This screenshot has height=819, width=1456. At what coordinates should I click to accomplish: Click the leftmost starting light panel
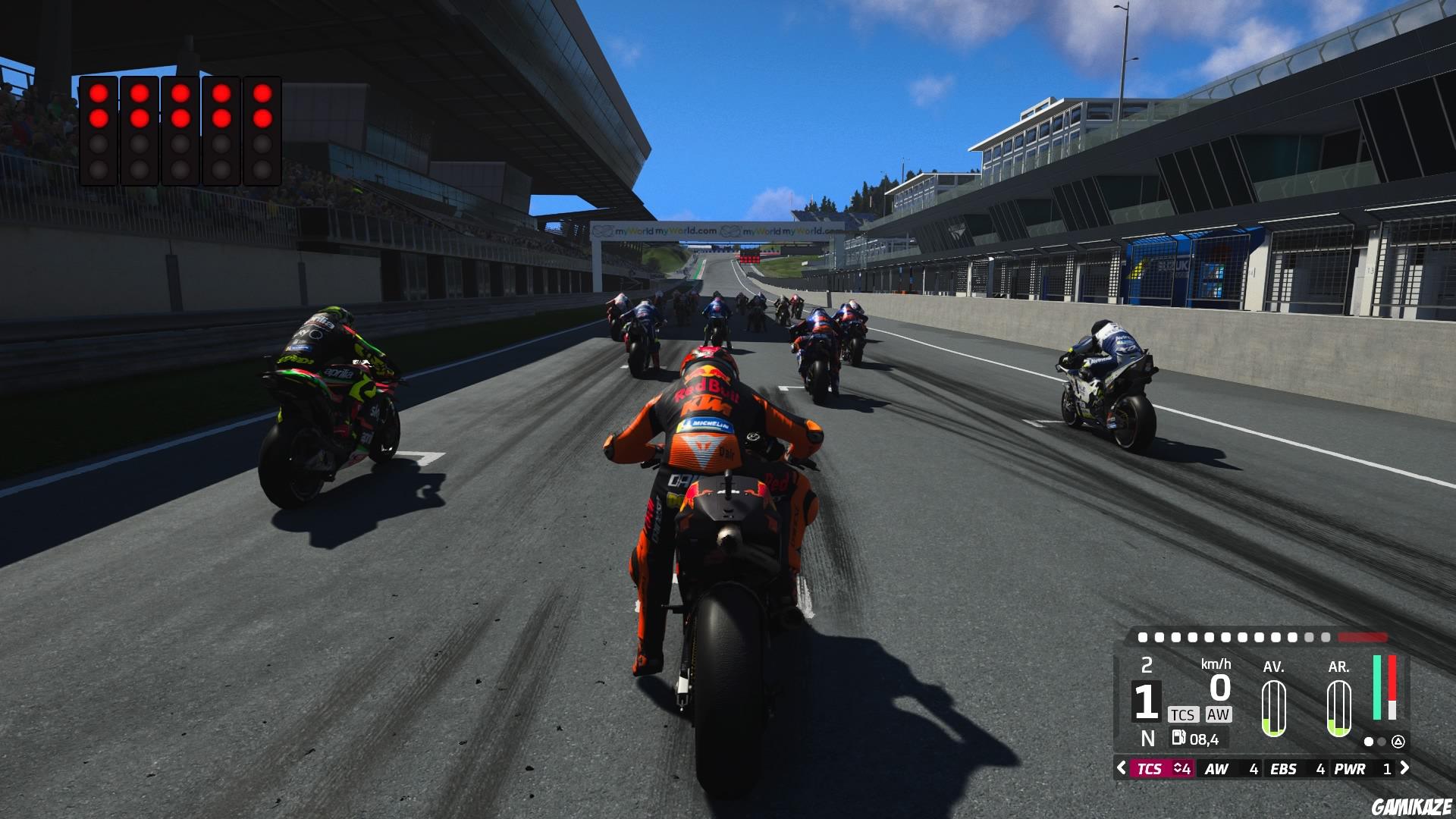tap(99, 129)
